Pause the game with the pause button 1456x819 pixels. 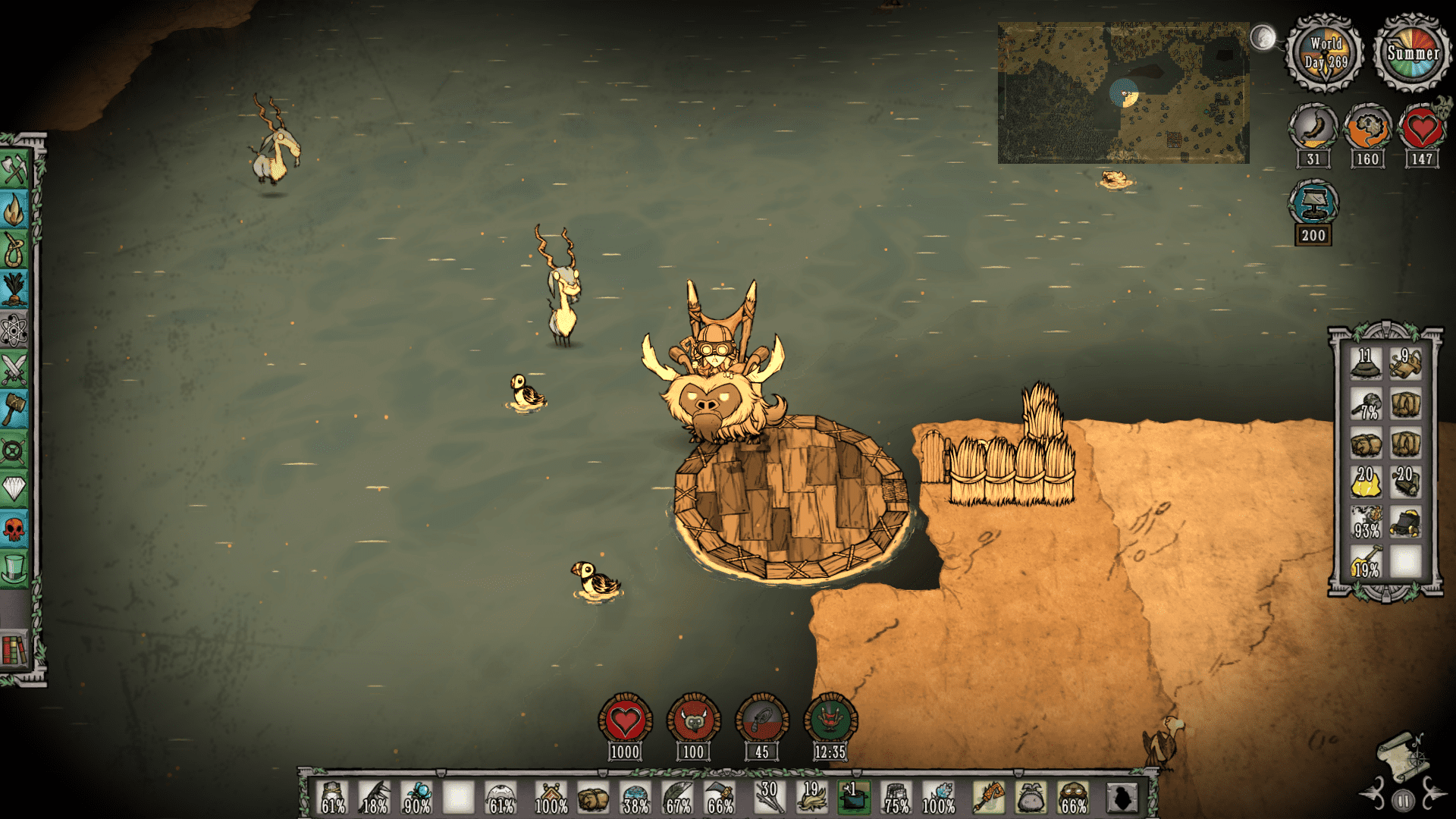1404,800
